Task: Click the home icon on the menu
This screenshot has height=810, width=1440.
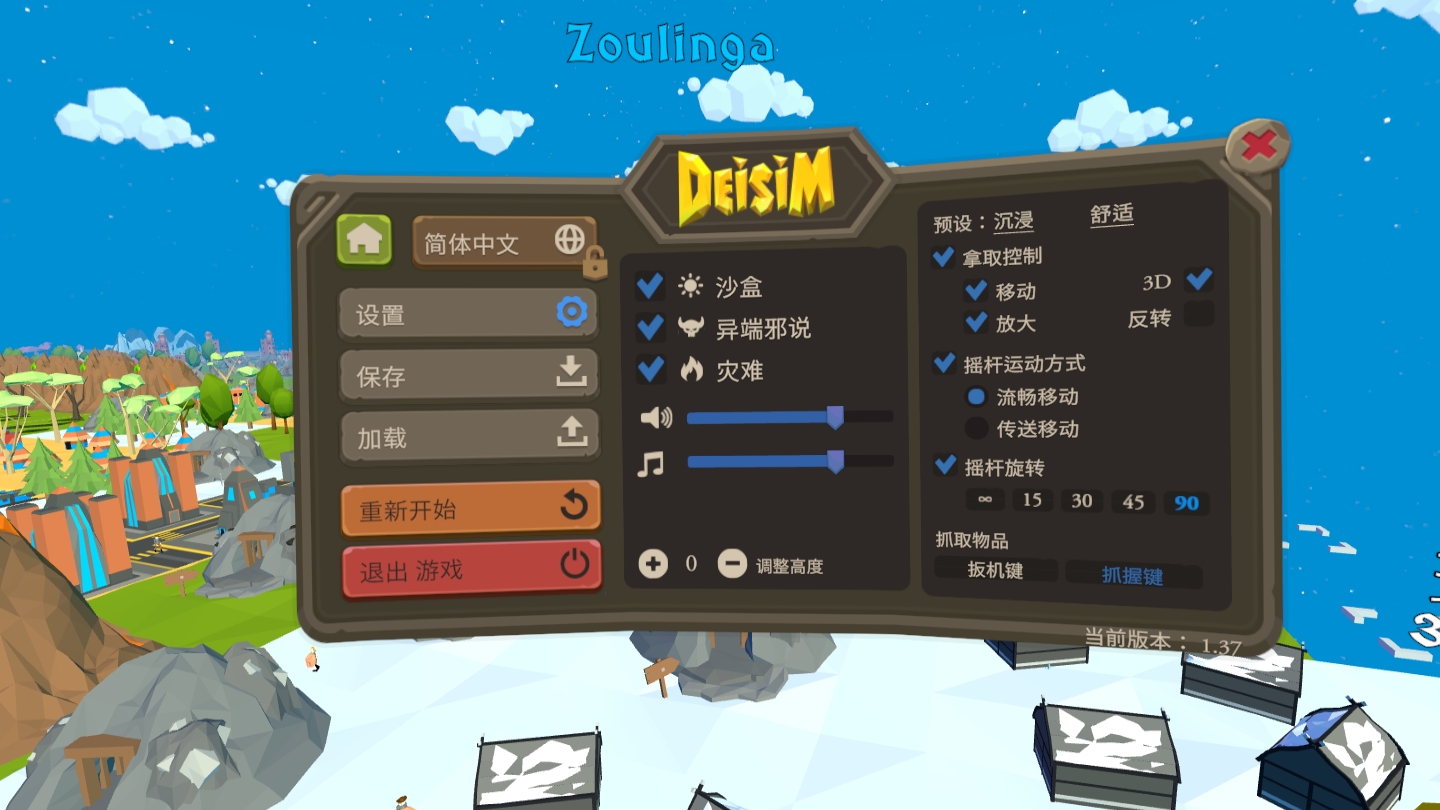Action: 364,239
